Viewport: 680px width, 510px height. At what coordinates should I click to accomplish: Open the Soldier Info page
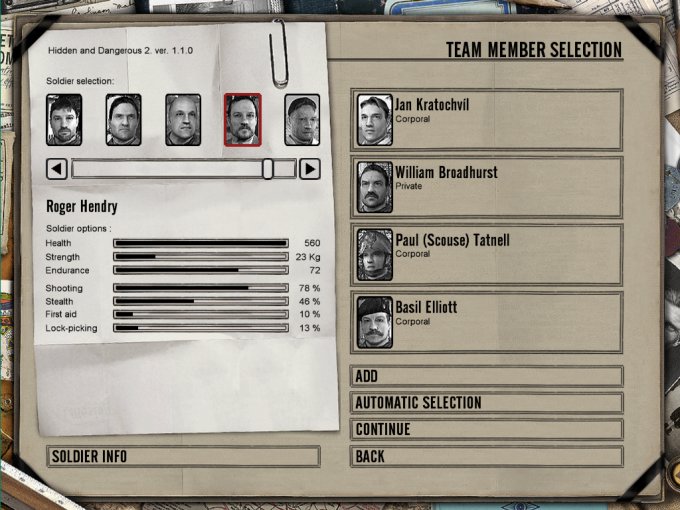183,457
